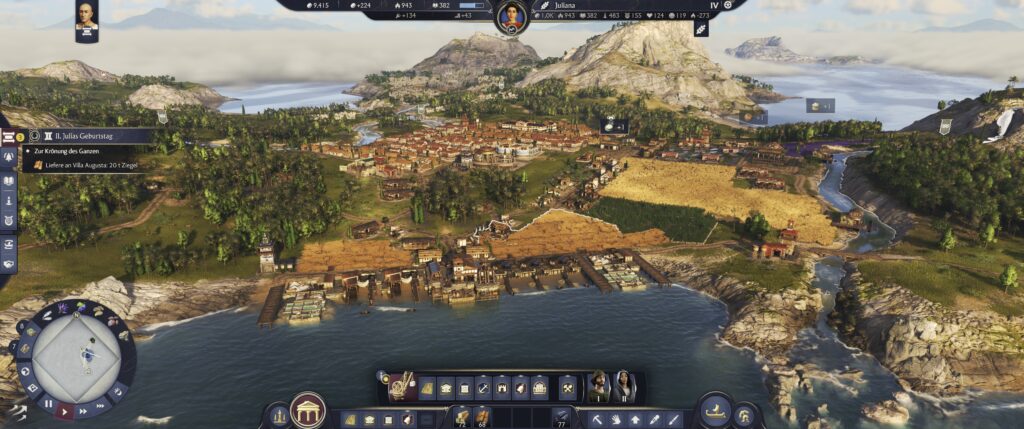Open the governor portrait in the top bar
Viewport: 1024px width, 429px height.
point(512,16)
